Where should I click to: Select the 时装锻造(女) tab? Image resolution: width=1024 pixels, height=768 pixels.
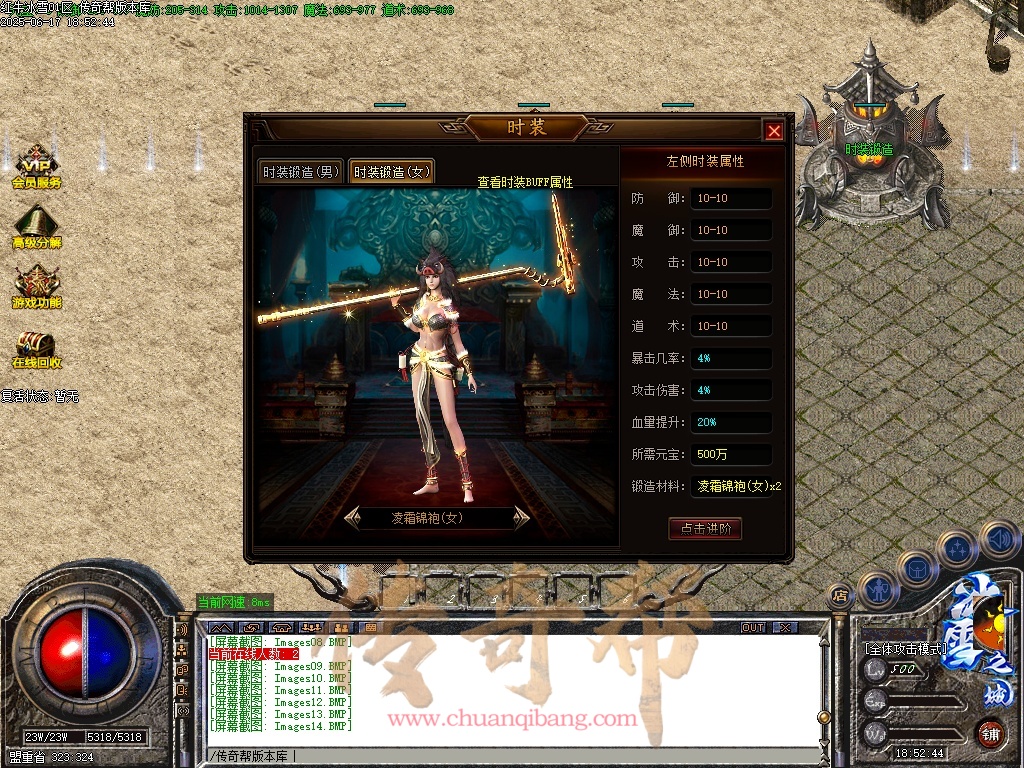(392, 172)
